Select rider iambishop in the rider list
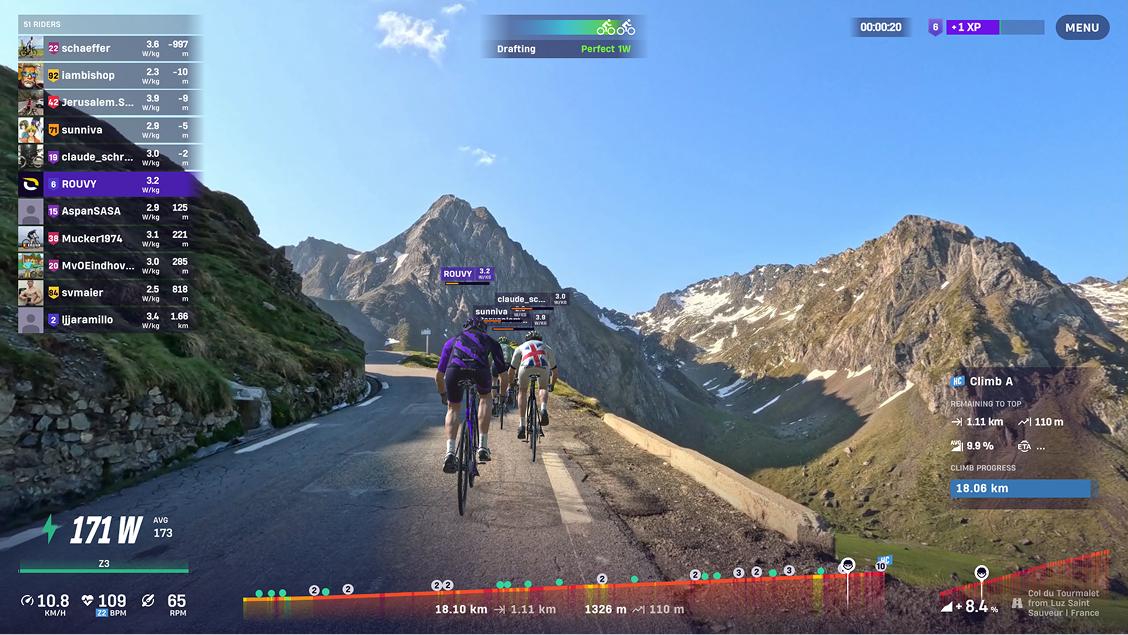1128x635 pixels. [x=110, y=75]
